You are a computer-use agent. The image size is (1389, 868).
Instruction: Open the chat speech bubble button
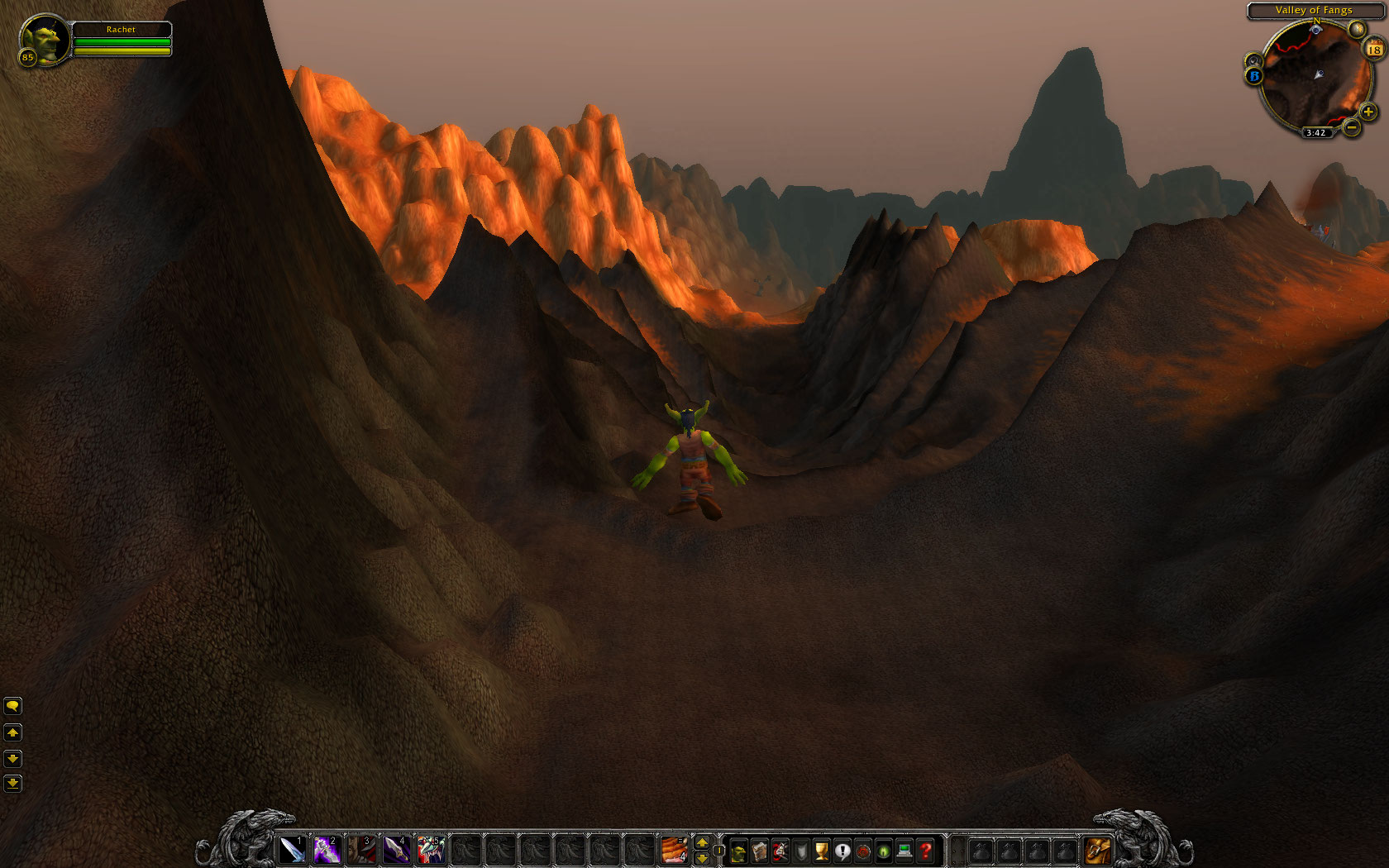coord(12,706)
